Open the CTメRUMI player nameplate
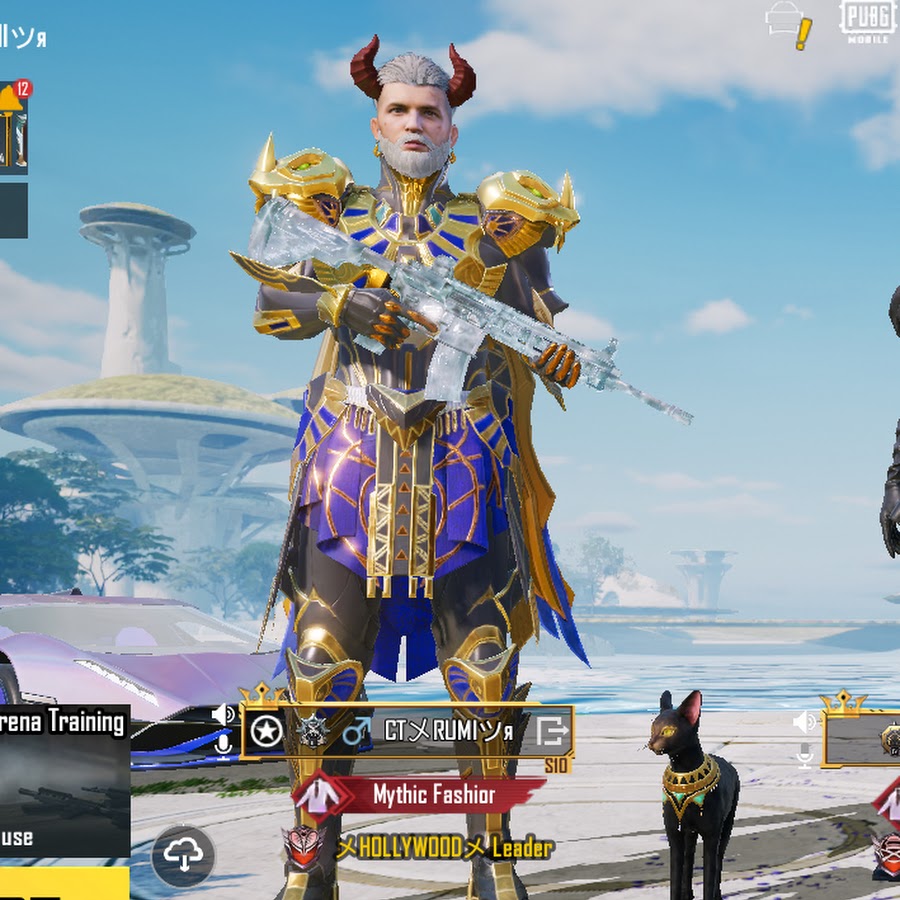This screenshot has width=900, height=900. pyautogui.click(x=448, y=732)
